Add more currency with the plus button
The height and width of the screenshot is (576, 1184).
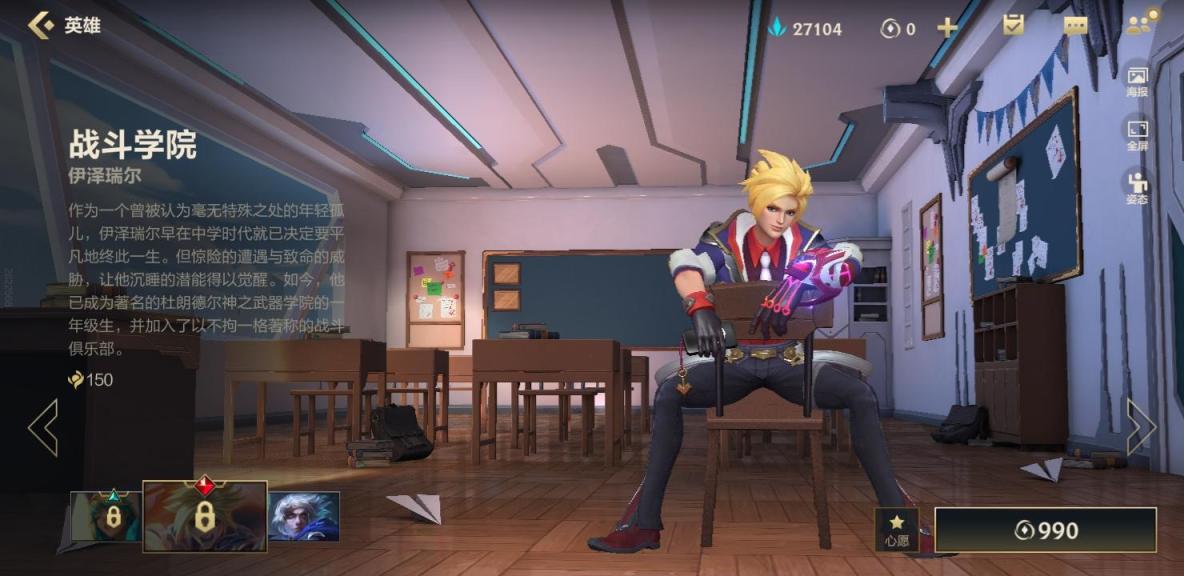pyautogui.click(x=946, y=28)
